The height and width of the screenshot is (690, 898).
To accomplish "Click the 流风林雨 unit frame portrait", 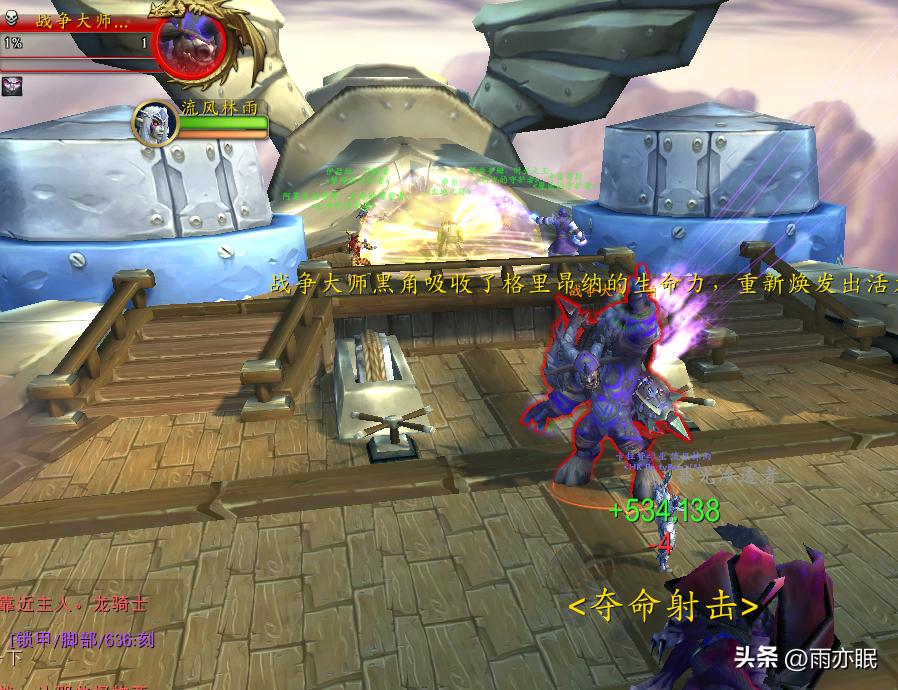I will [x=155, y=123].
